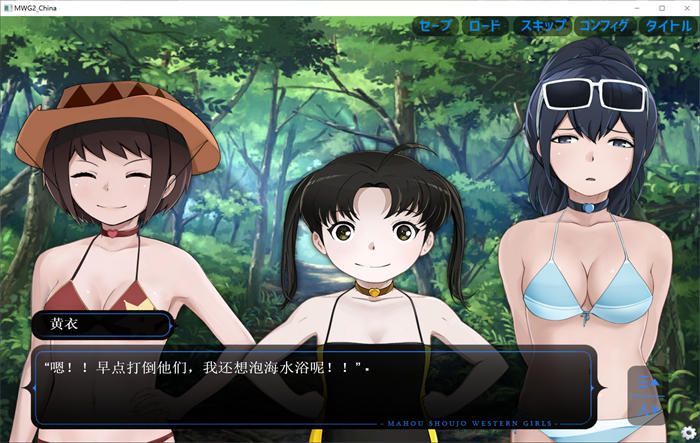700x443 pixels.
Task: Toggle auto-advance text mode icon
Action: coord(647,407)
